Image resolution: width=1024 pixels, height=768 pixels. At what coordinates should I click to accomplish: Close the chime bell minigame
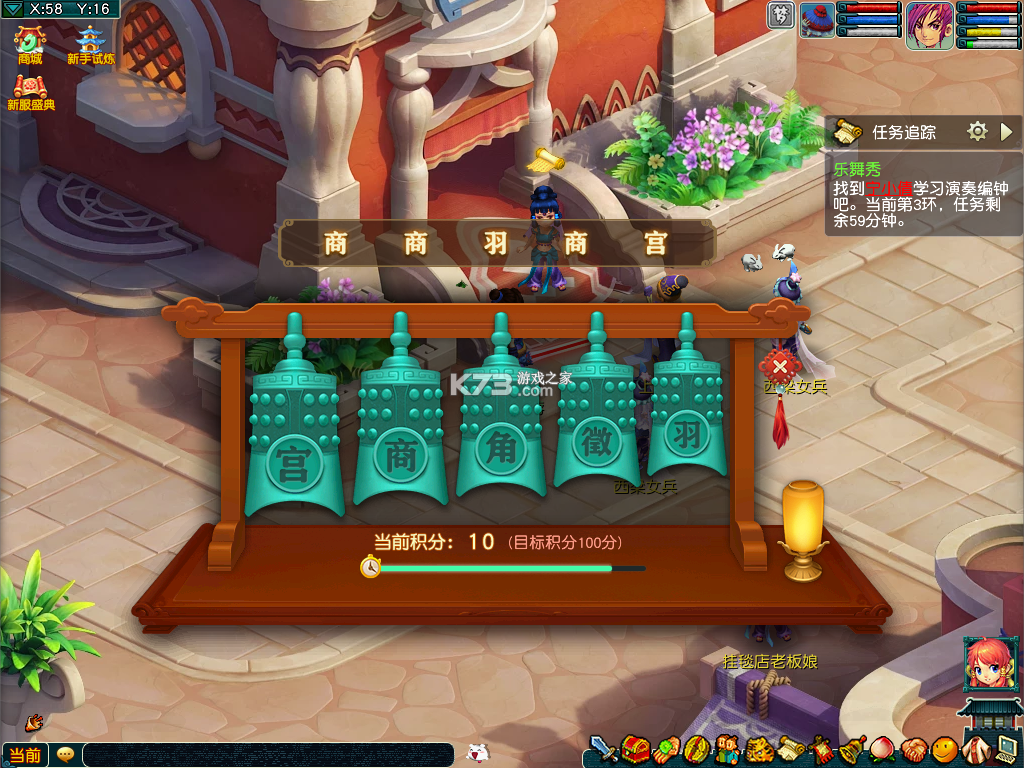tap(780, 367)
